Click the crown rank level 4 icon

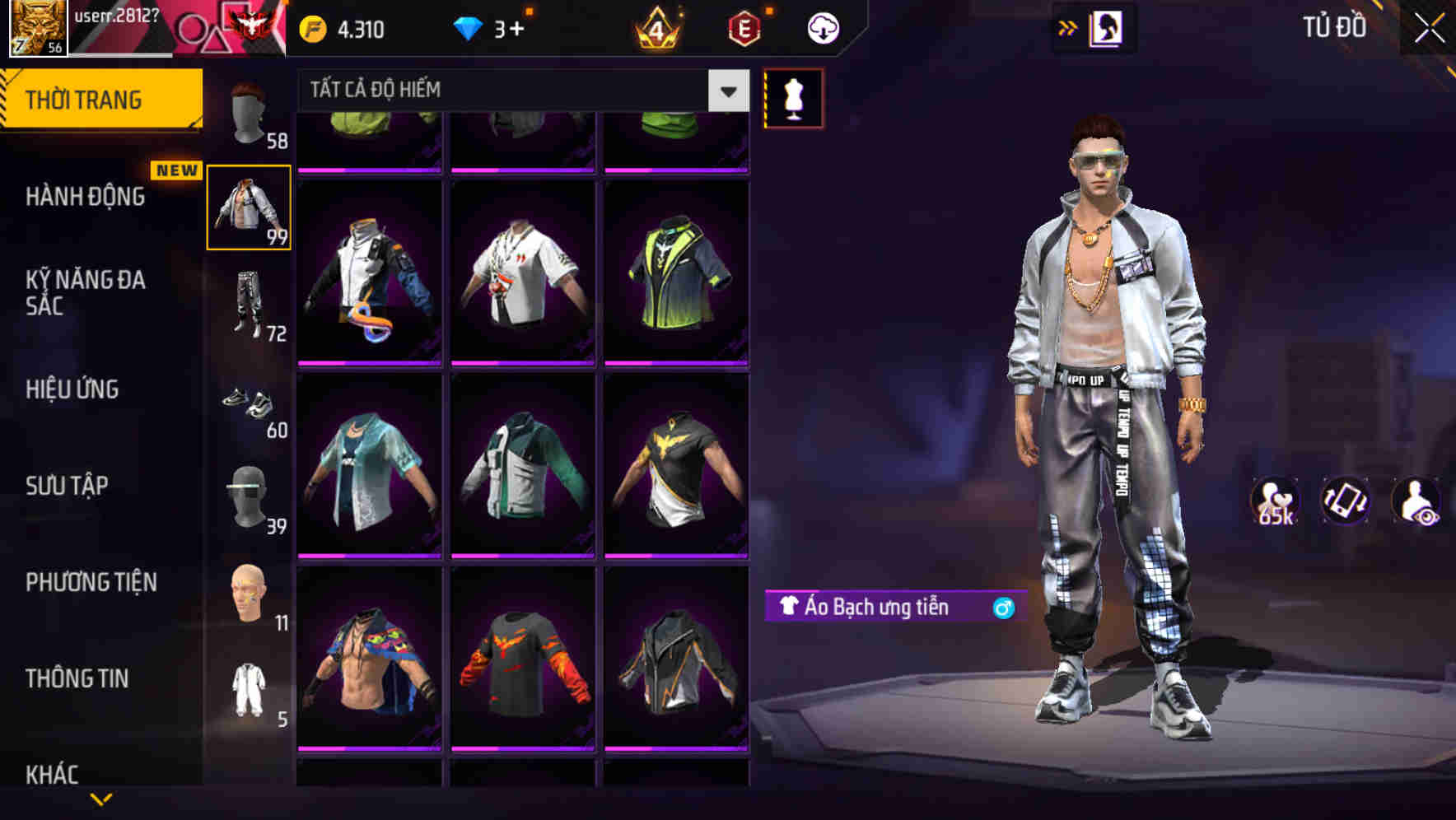pyautogui.click(x=654, y=27)
